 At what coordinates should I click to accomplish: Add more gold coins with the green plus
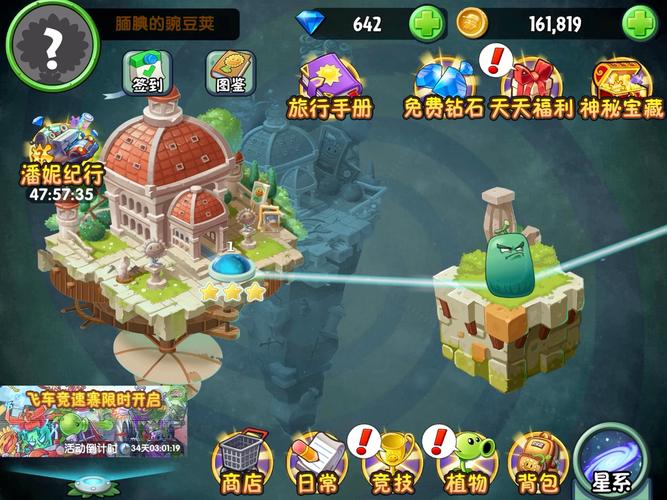[x=638, y=23]
